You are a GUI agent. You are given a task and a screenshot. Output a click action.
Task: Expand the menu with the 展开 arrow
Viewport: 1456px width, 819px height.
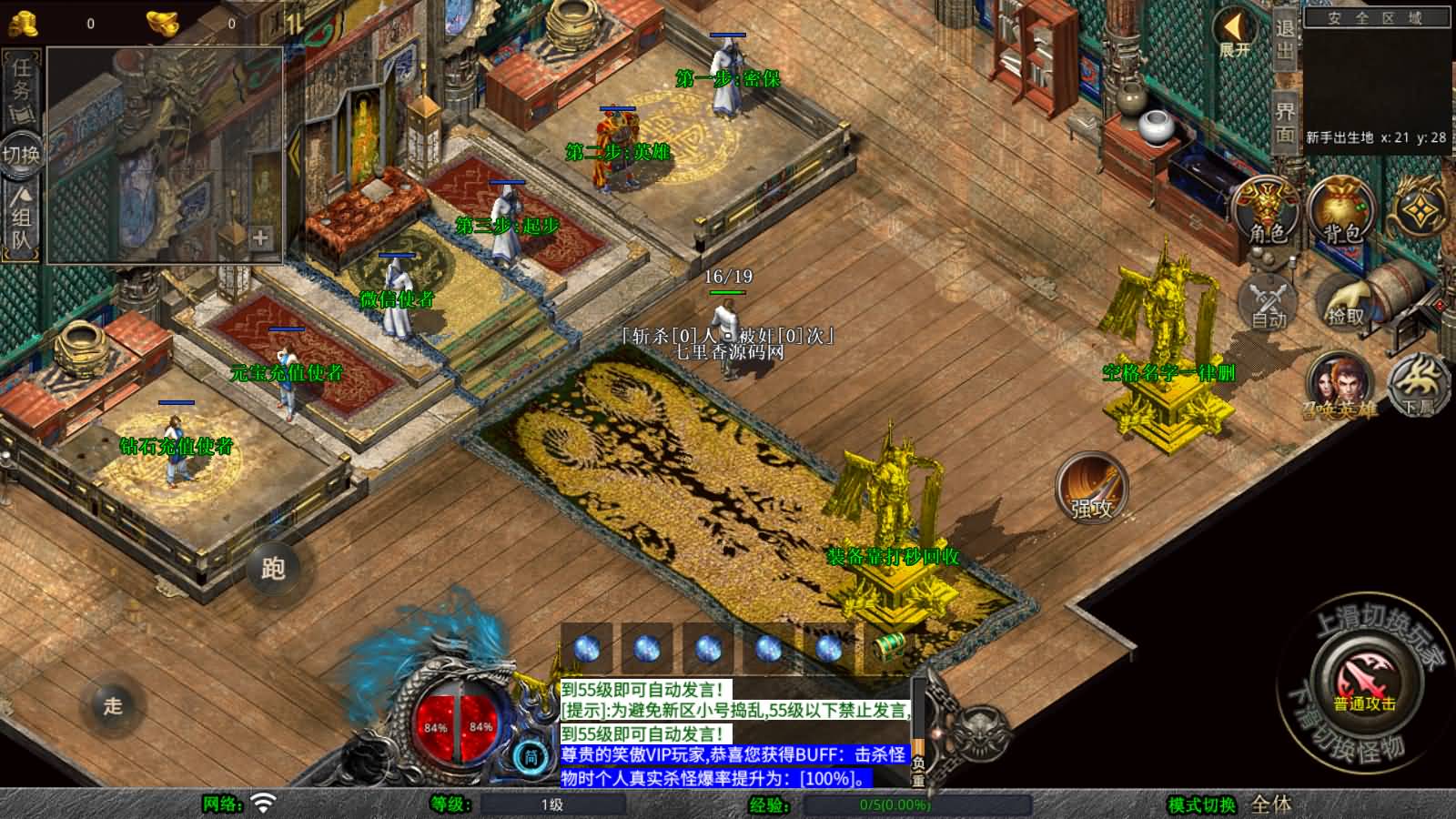pyautogui.click(x=1235, y=35)
